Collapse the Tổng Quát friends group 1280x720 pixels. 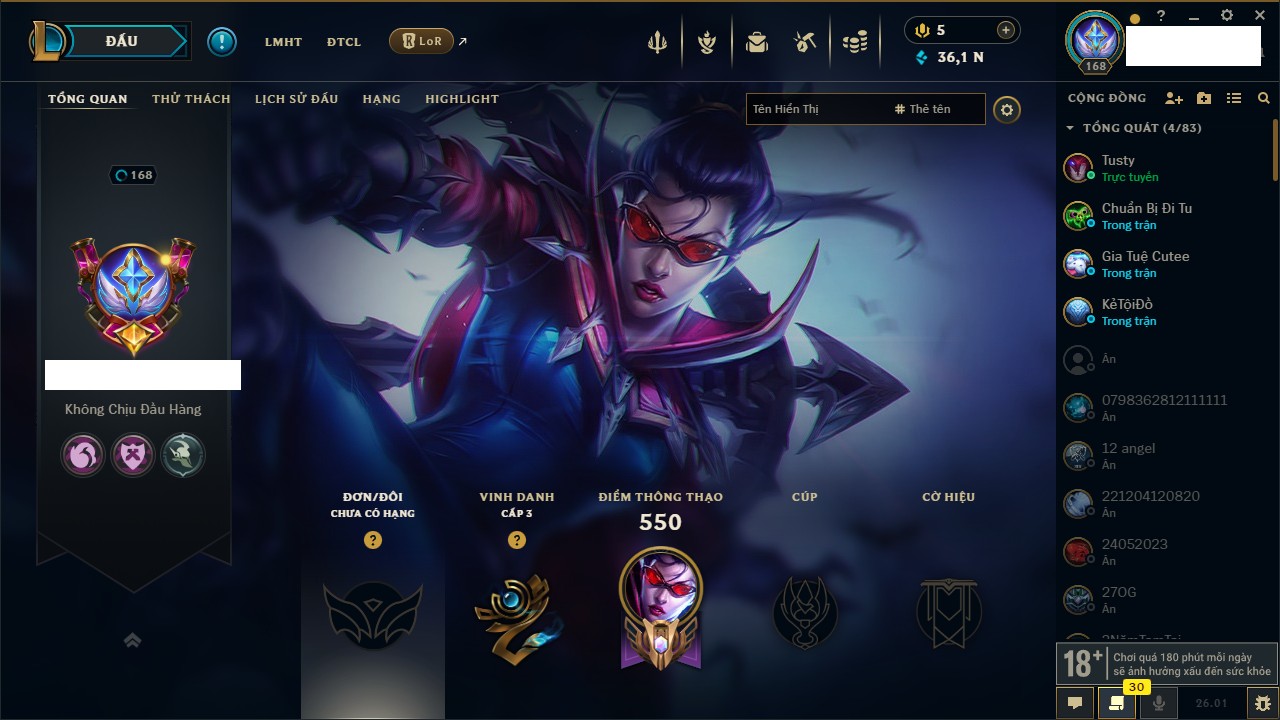click(1070, 128)
